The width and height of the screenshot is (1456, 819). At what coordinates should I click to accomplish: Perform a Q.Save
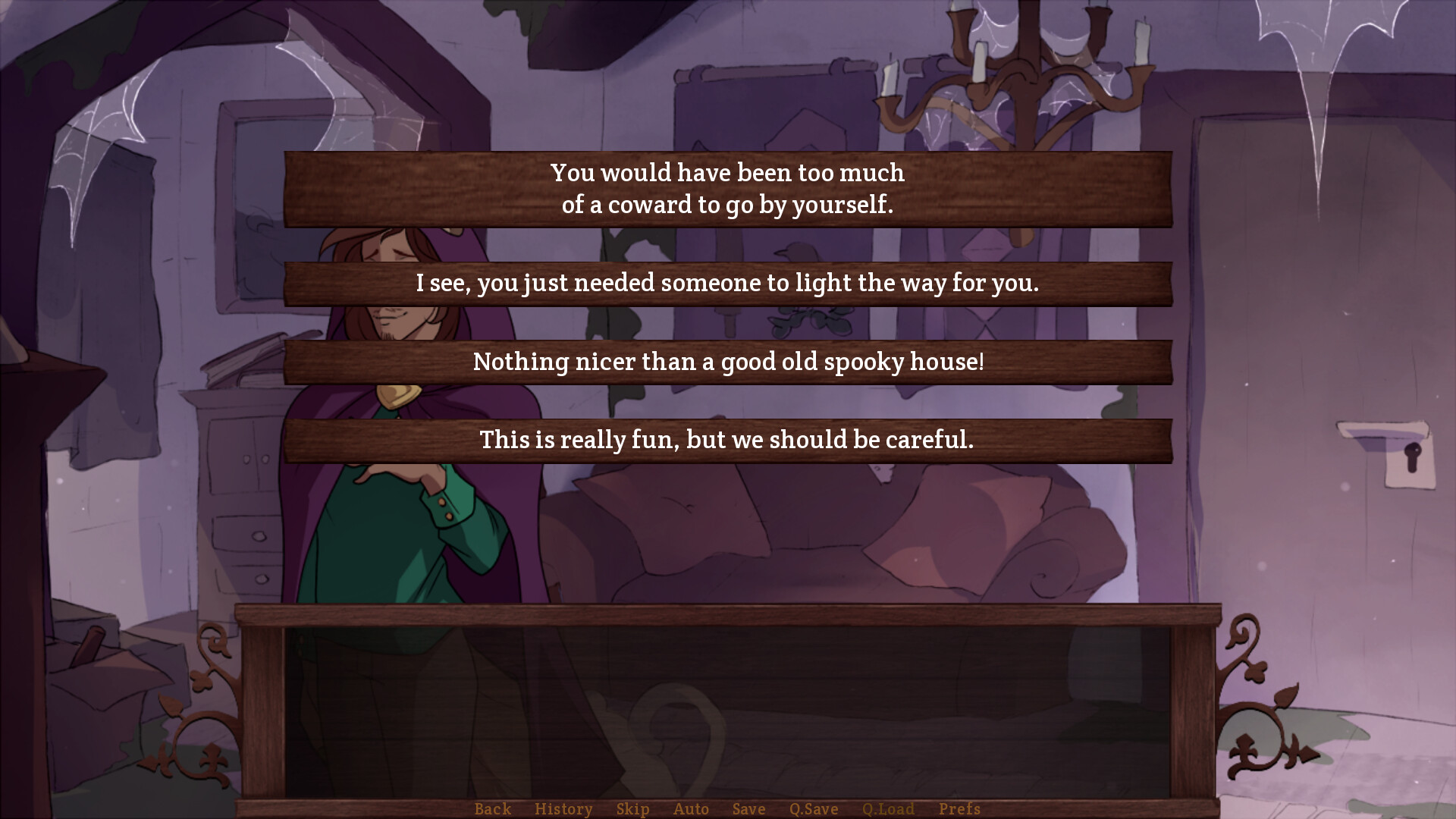813,808
